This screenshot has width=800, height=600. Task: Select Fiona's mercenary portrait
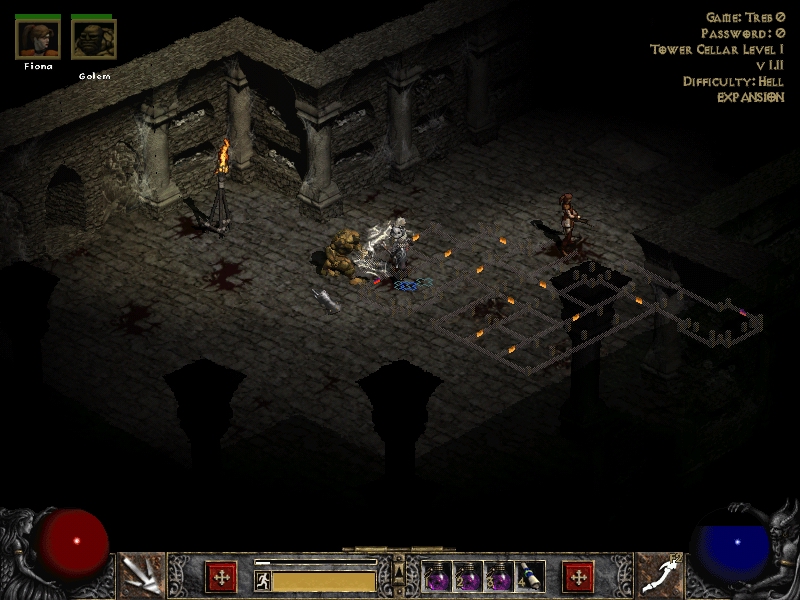(x=38, y=40)
